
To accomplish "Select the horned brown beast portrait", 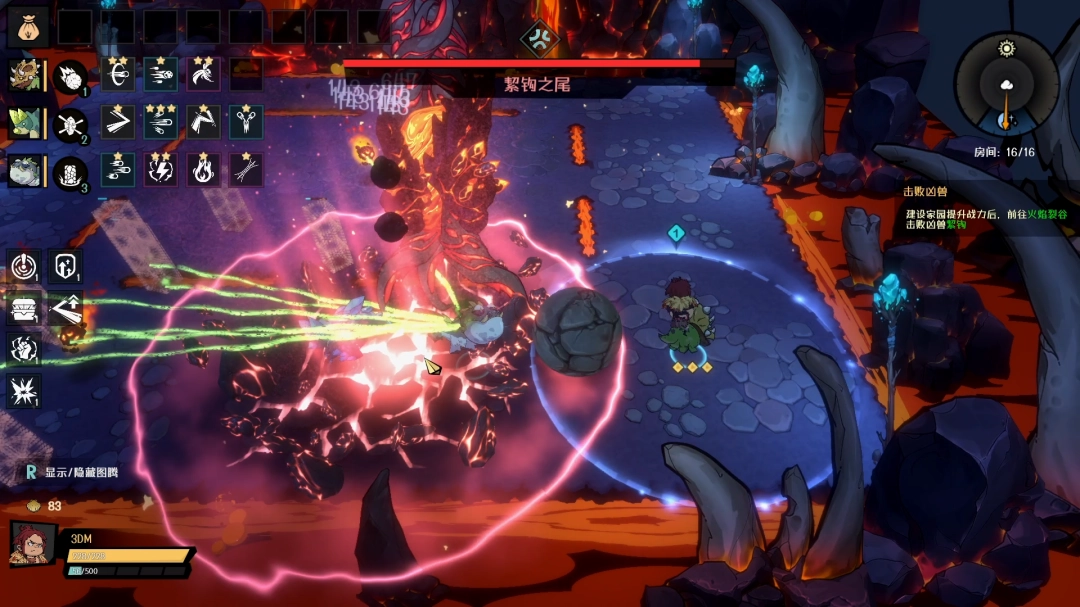I will (x=24, y=75).
